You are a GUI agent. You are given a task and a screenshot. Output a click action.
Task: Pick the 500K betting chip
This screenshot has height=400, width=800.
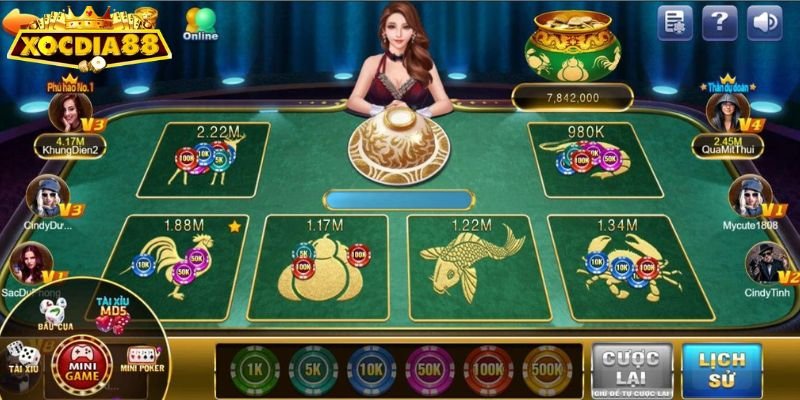[x=546, y=368]
